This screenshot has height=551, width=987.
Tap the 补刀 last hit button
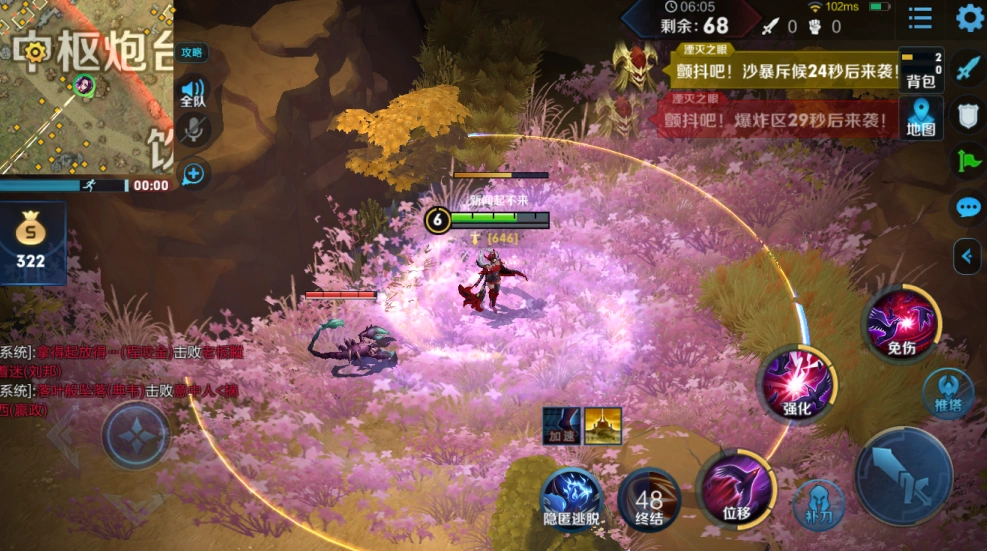[818, 503]
